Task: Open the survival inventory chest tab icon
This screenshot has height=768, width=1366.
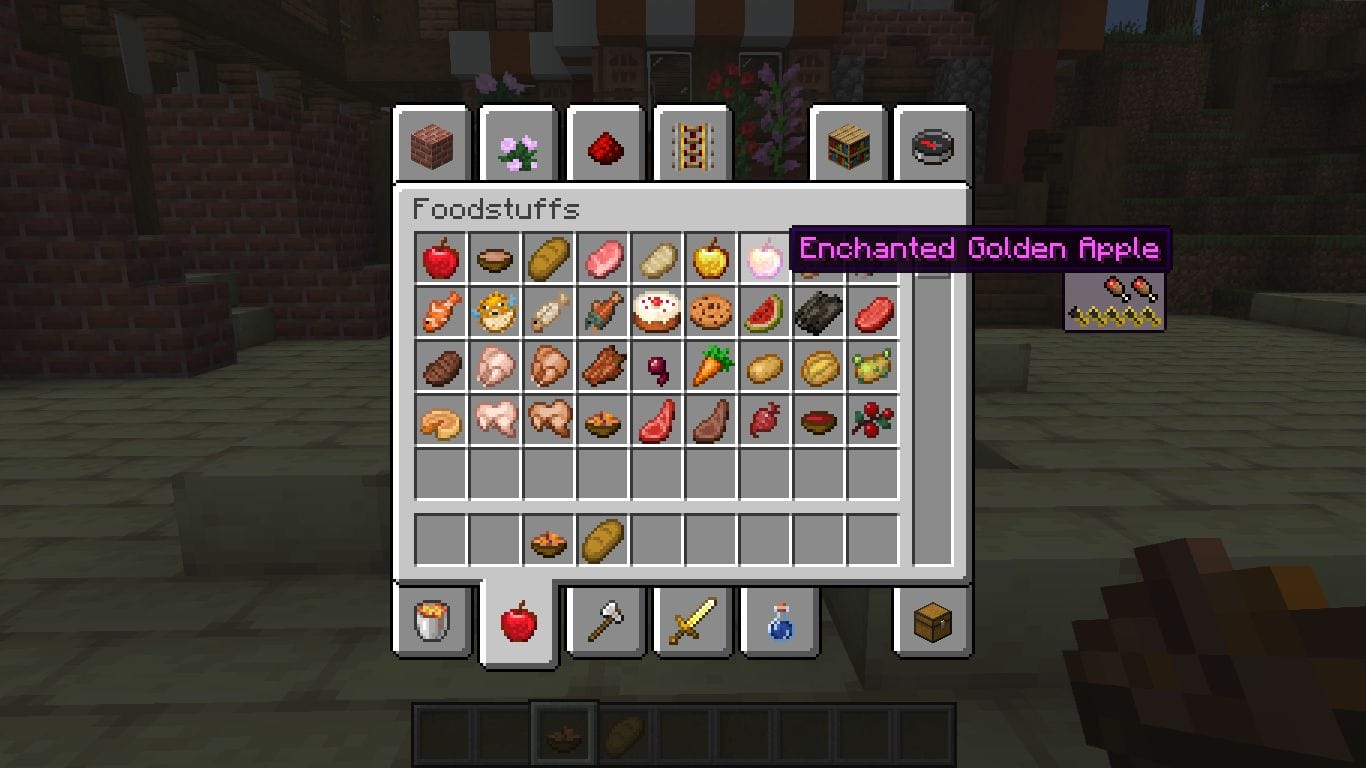Action: [x=930, y=620]
